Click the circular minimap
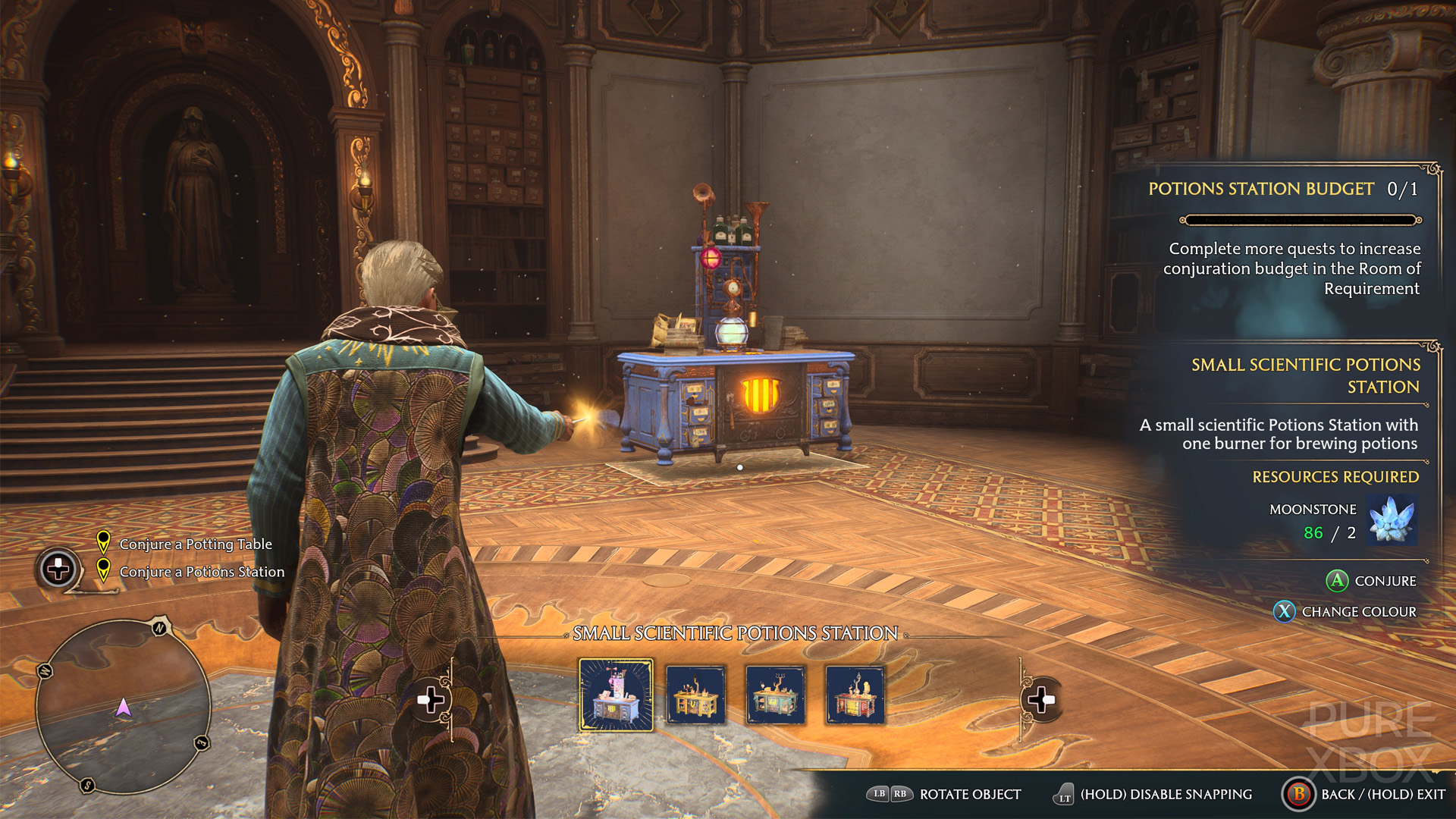Screen dimensions: 1456x819 point(123,705)
